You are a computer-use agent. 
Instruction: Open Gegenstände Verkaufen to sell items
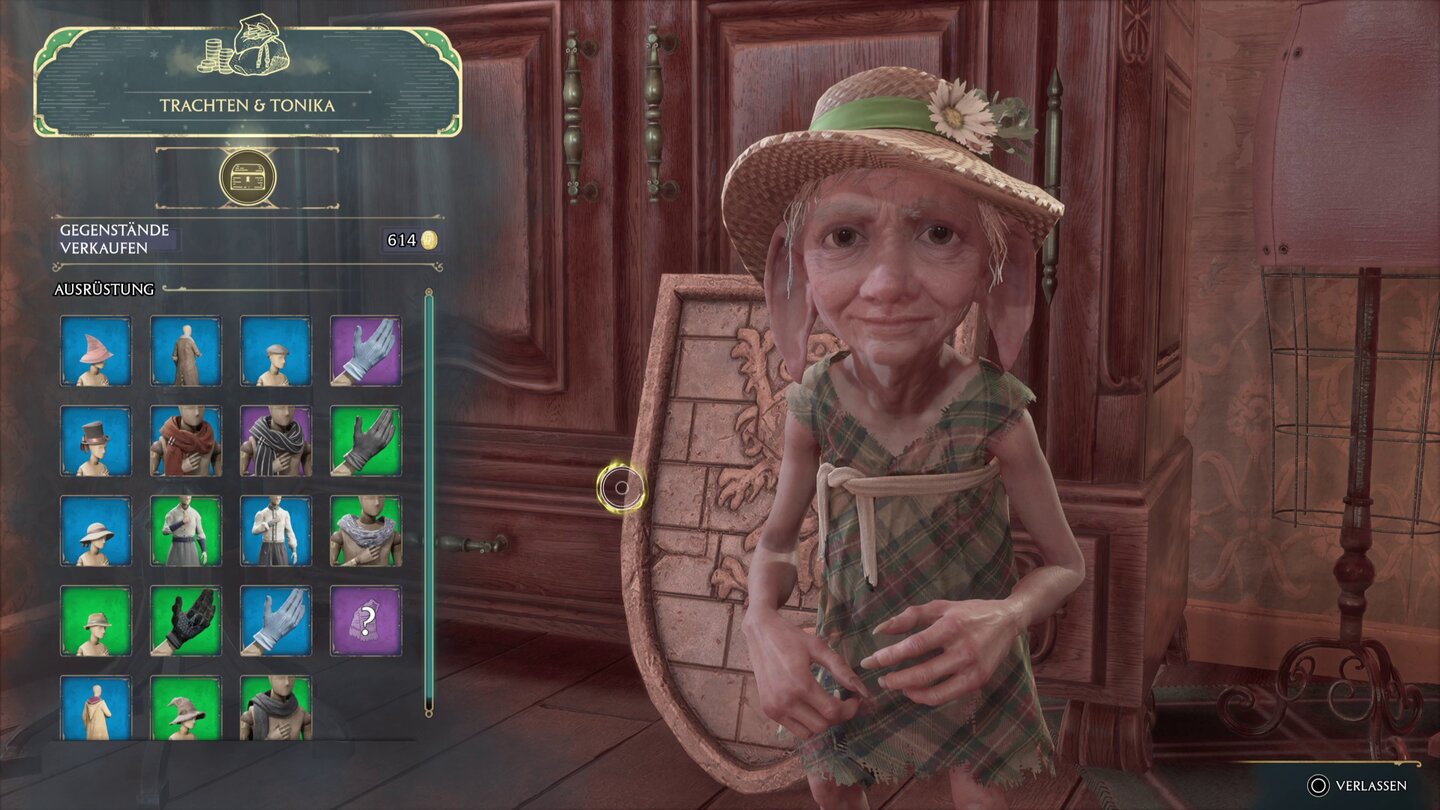coord(117,238)
